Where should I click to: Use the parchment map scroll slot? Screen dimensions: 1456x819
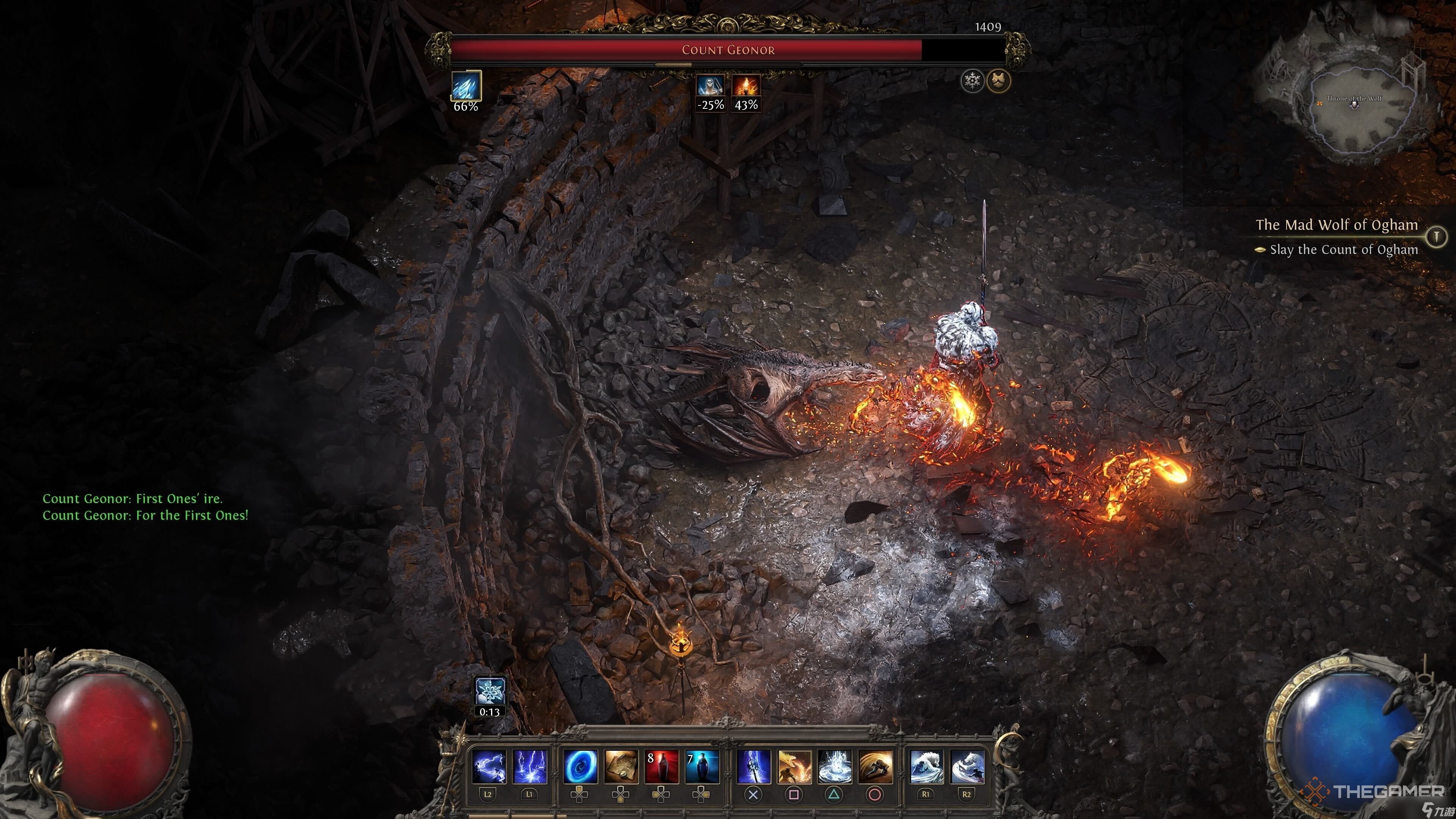point(621,767)
